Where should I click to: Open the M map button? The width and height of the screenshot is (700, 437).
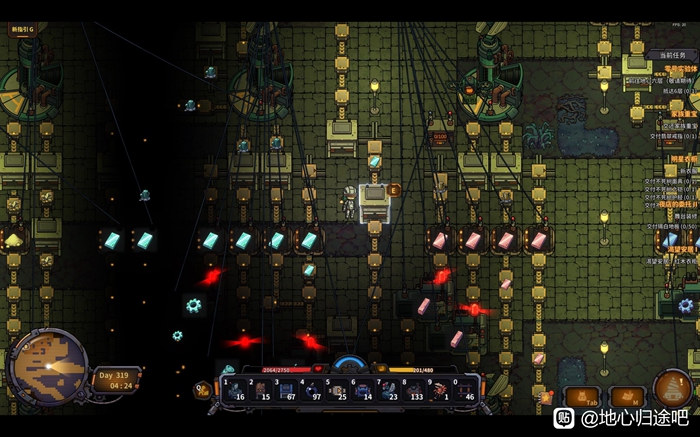coord(627,397)
